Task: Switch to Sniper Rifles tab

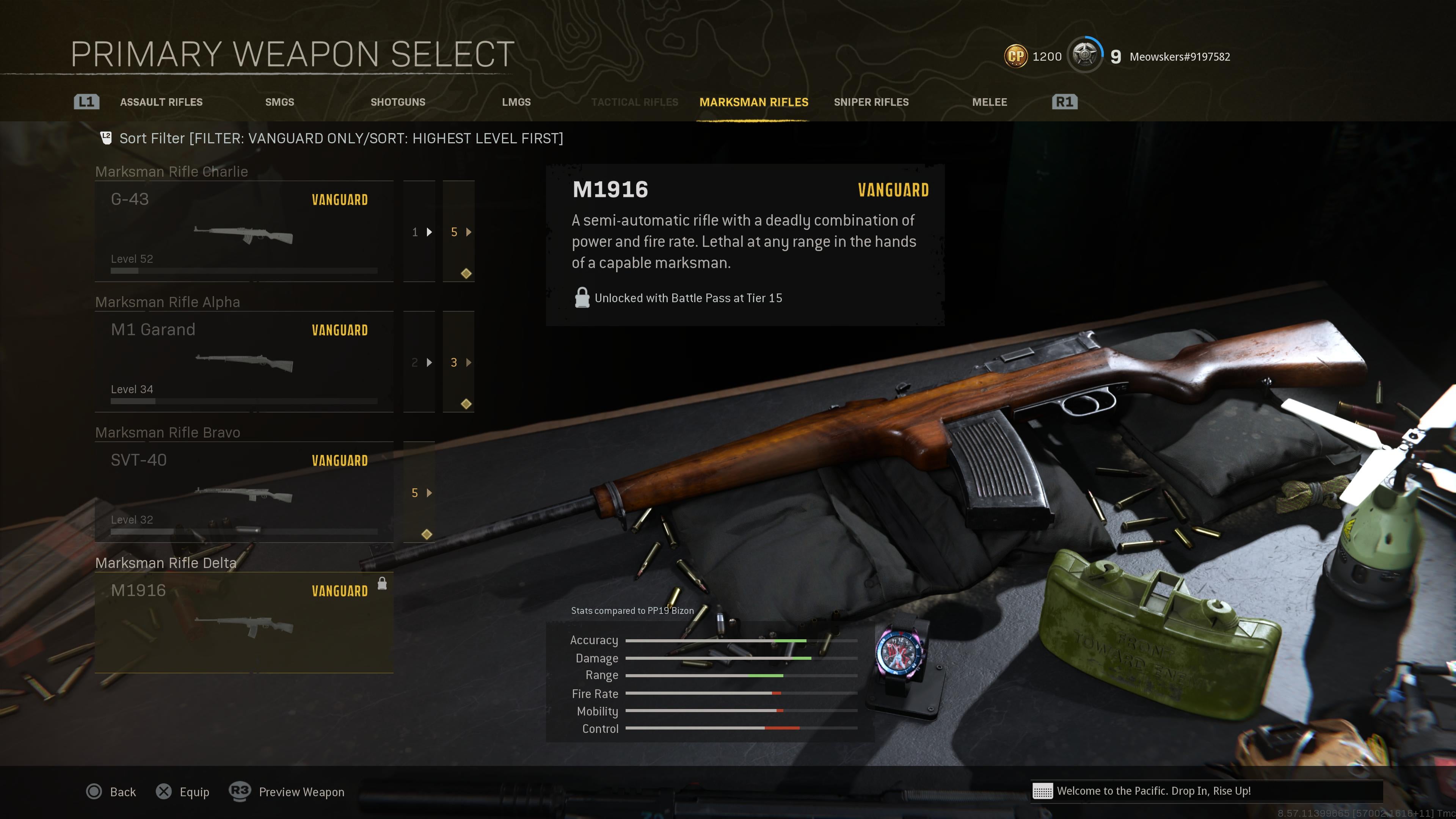Action: point(871,102)
